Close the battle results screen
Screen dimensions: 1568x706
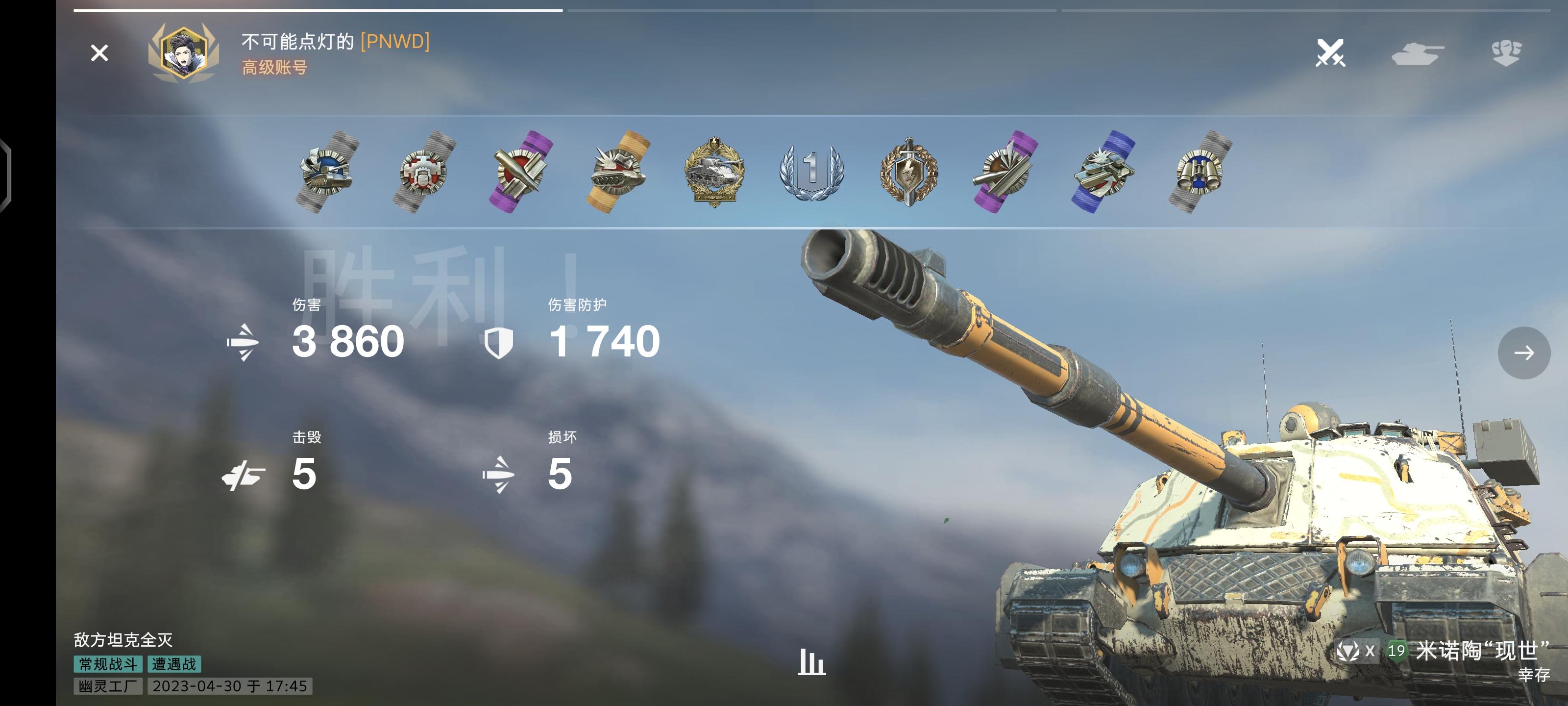(x=99, y=53)
